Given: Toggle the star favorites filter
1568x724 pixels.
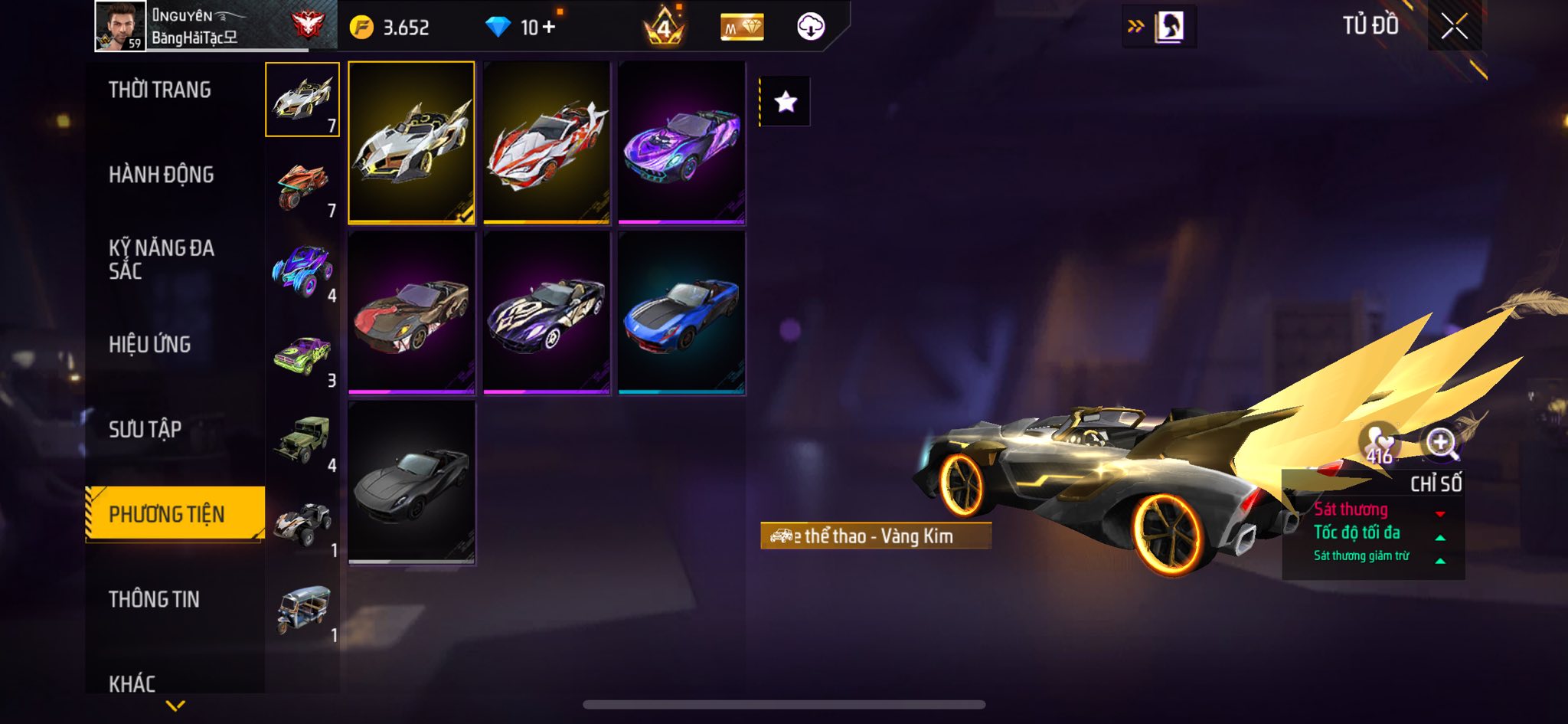Looking at the screenshot, I should pyautogui.click(x=786, y=102).
